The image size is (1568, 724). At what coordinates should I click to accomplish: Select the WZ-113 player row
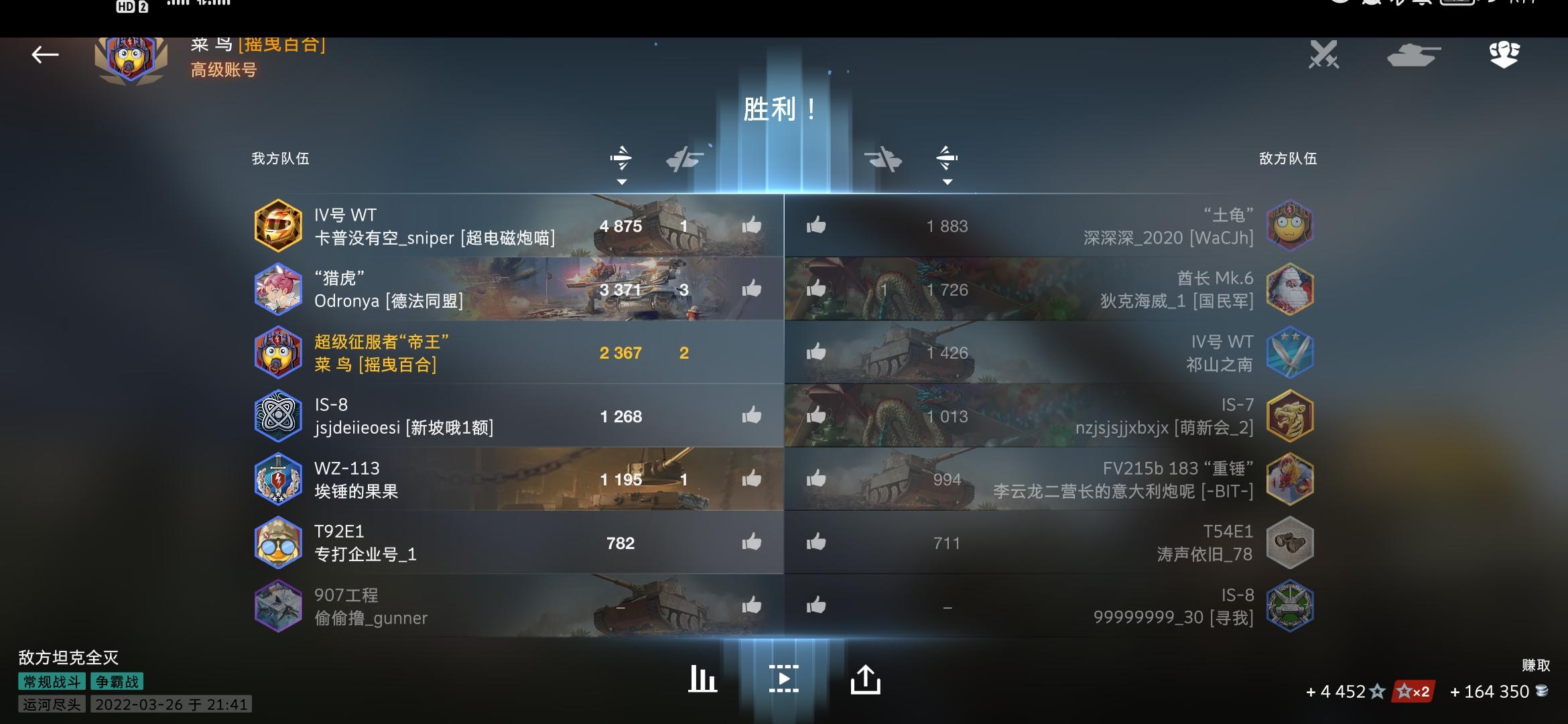pos(469,479)
